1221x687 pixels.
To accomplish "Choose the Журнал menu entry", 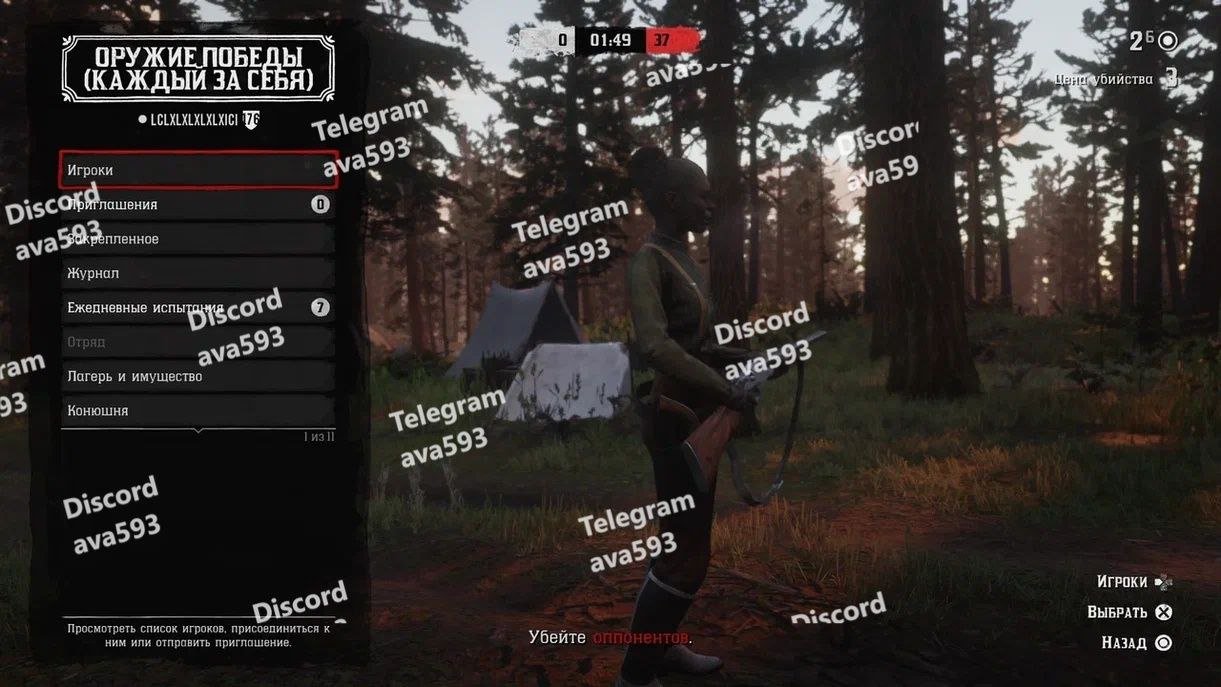I will tap(198, 273).
